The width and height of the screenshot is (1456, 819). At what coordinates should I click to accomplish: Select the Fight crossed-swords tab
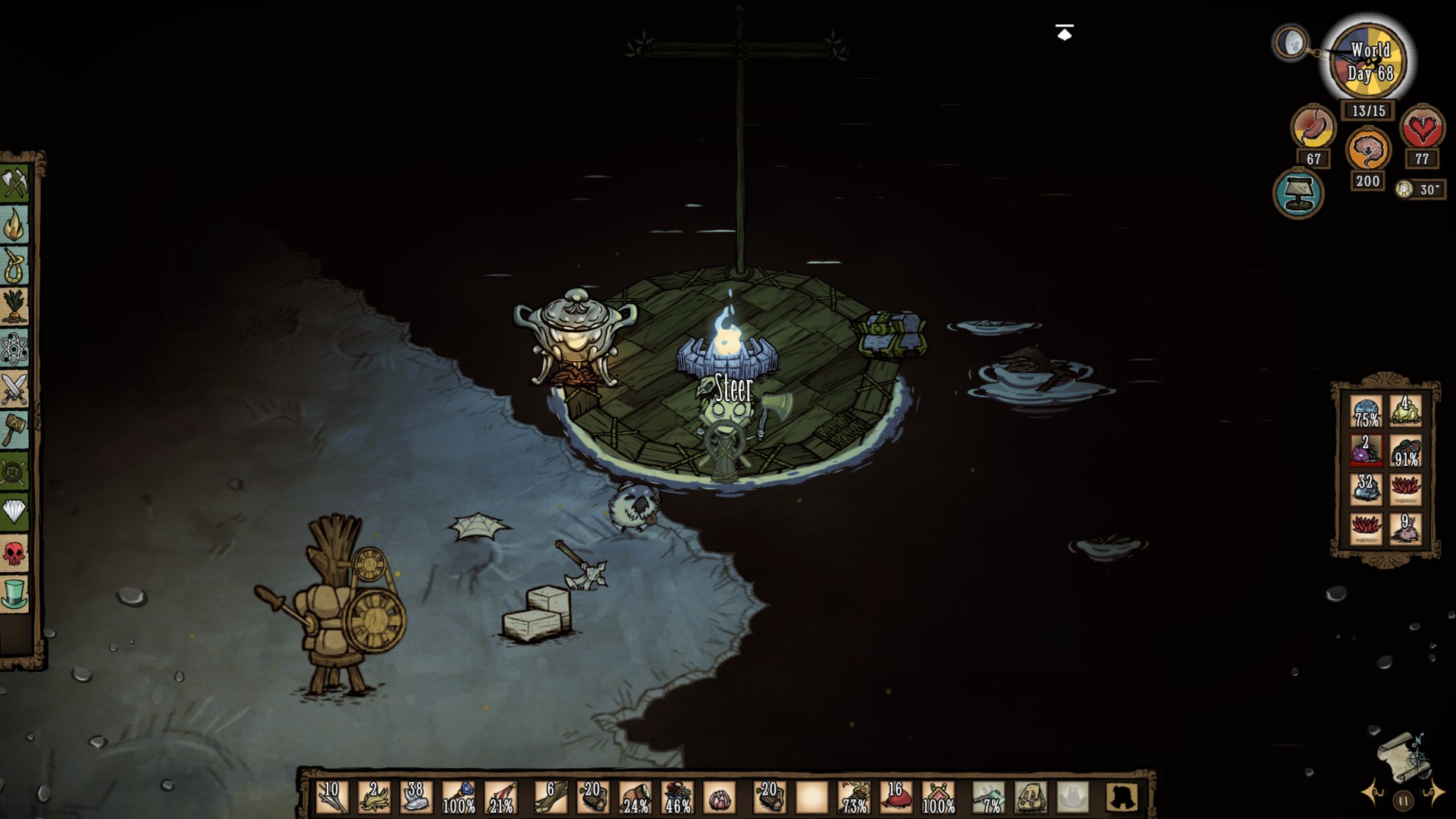tap(14, 390)
